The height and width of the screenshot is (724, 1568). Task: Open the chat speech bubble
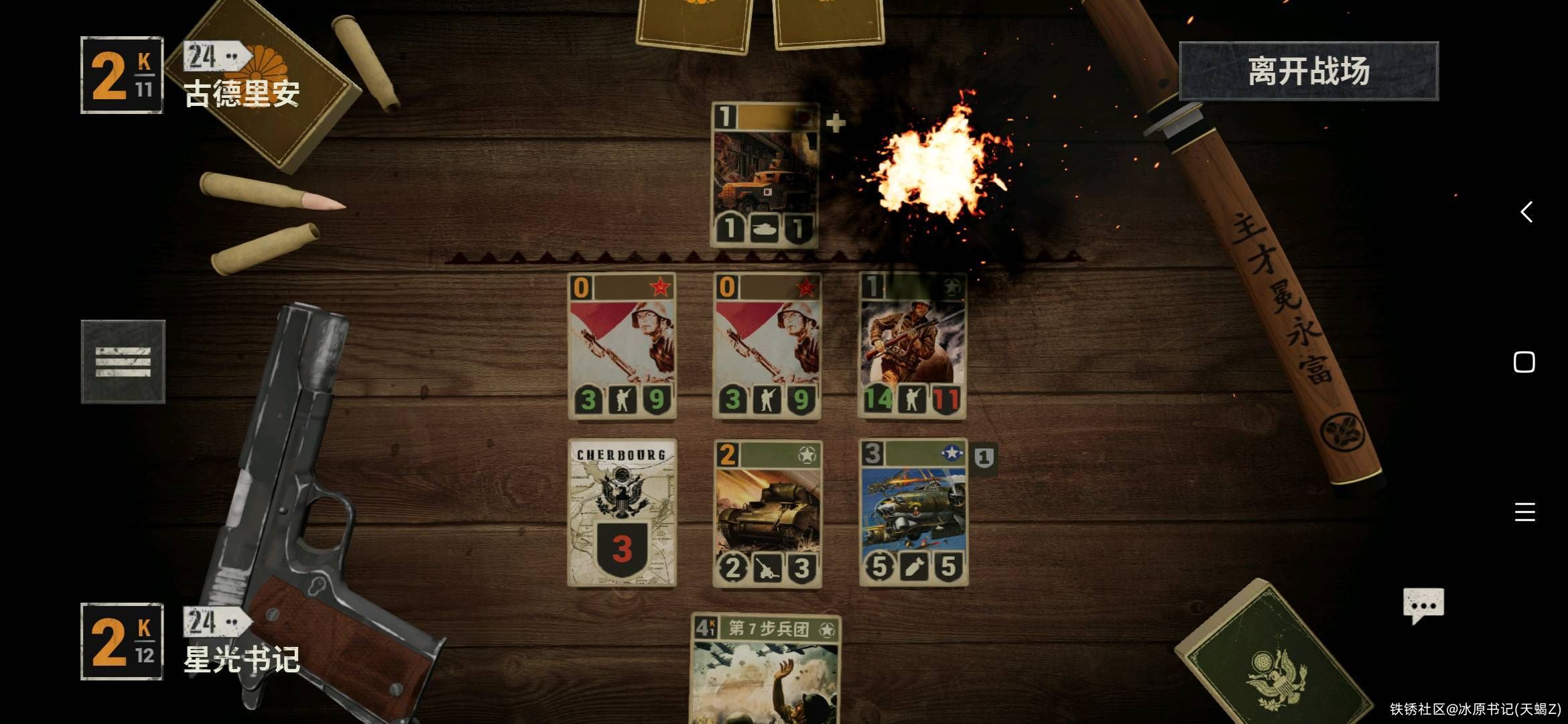click(x=1423, y=605)
